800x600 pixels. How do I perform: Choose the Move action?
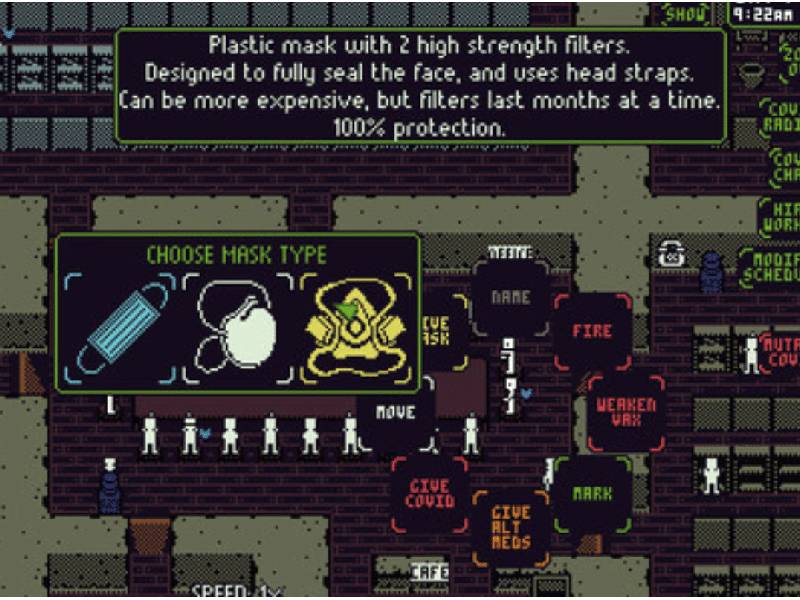tap(396, 412)
